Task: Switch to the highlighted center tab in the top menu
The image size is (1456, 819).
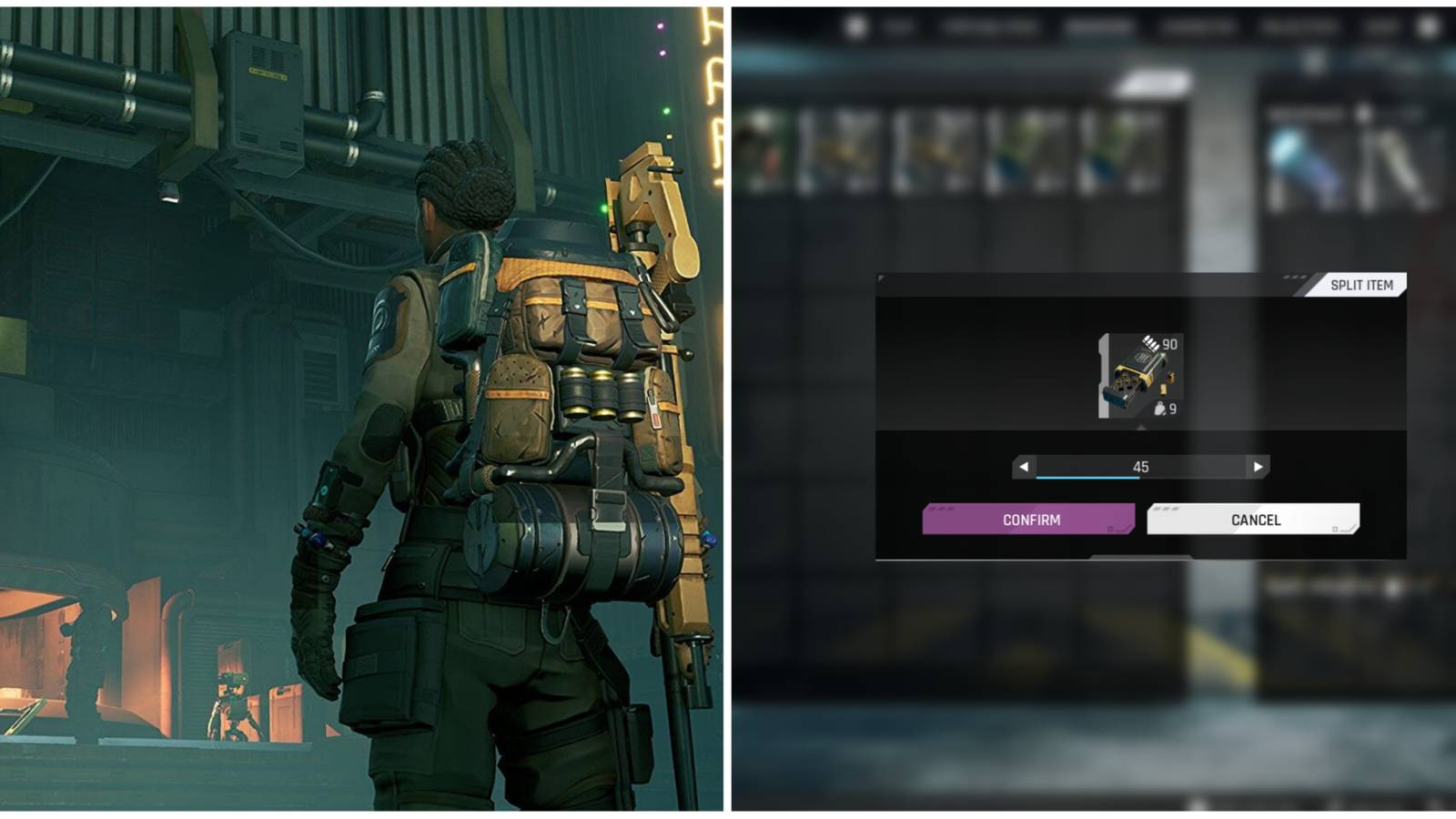Action: (1099, 26)
